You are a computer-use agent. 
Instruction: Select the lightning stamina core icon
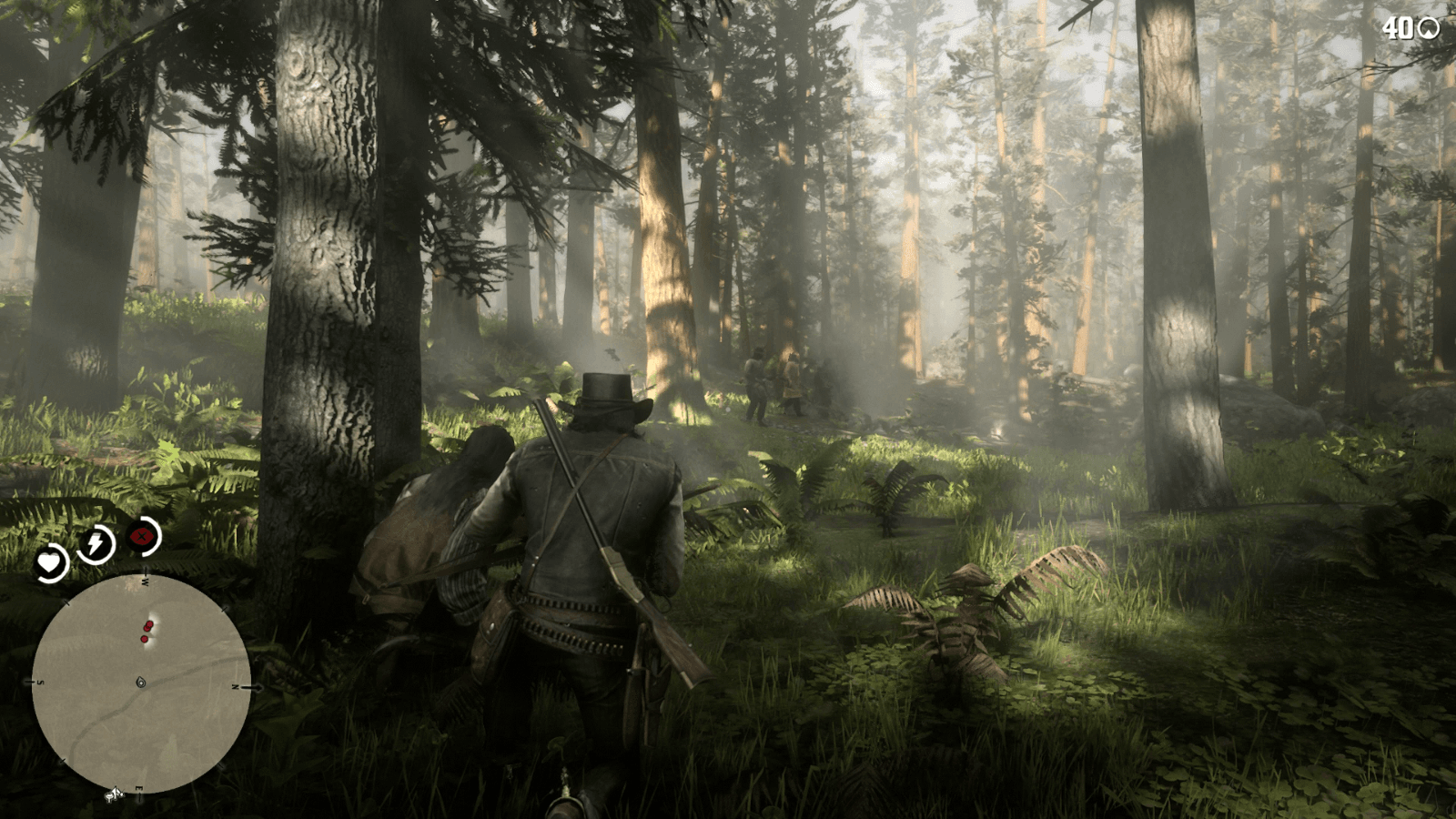pos(97,542)
